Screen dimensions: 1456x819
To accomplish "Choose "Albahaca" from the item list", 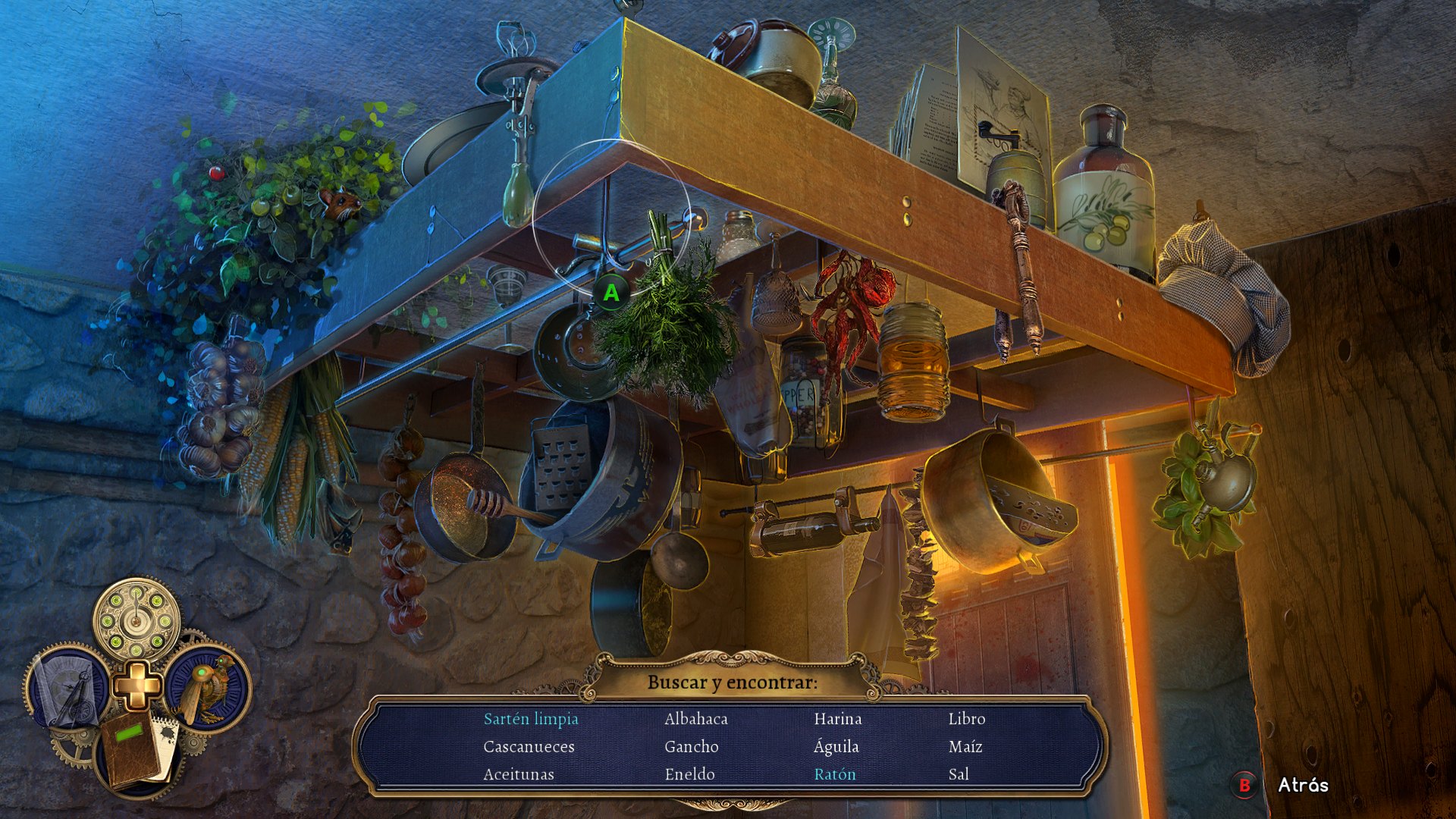I will (695, 719).
